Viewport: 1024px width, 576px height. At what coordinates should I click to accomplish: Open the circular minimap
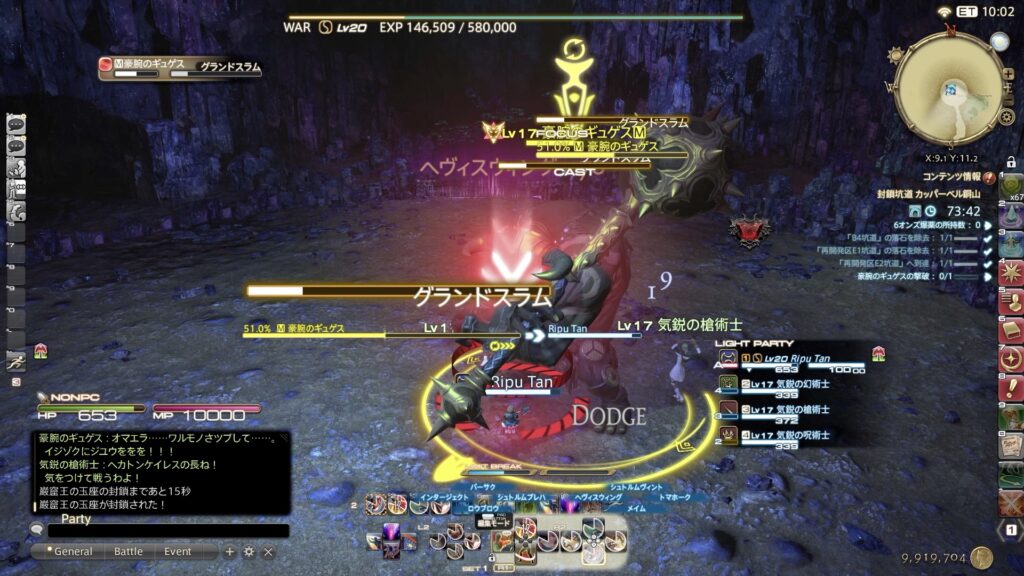tap(949, 90)
